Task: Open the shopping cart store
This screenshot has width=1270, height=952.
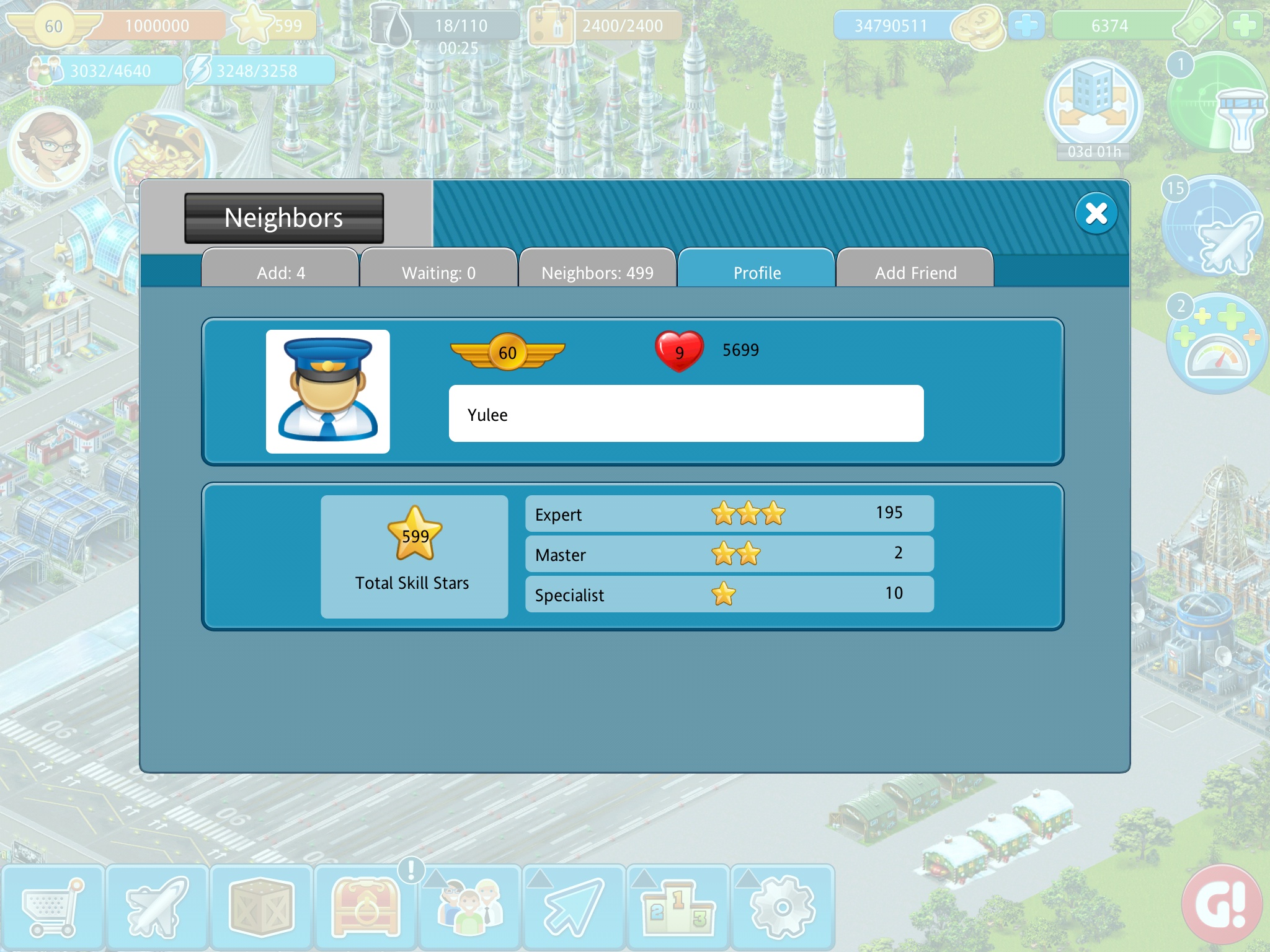Action: pyautogui.click(x=52, y=907)
